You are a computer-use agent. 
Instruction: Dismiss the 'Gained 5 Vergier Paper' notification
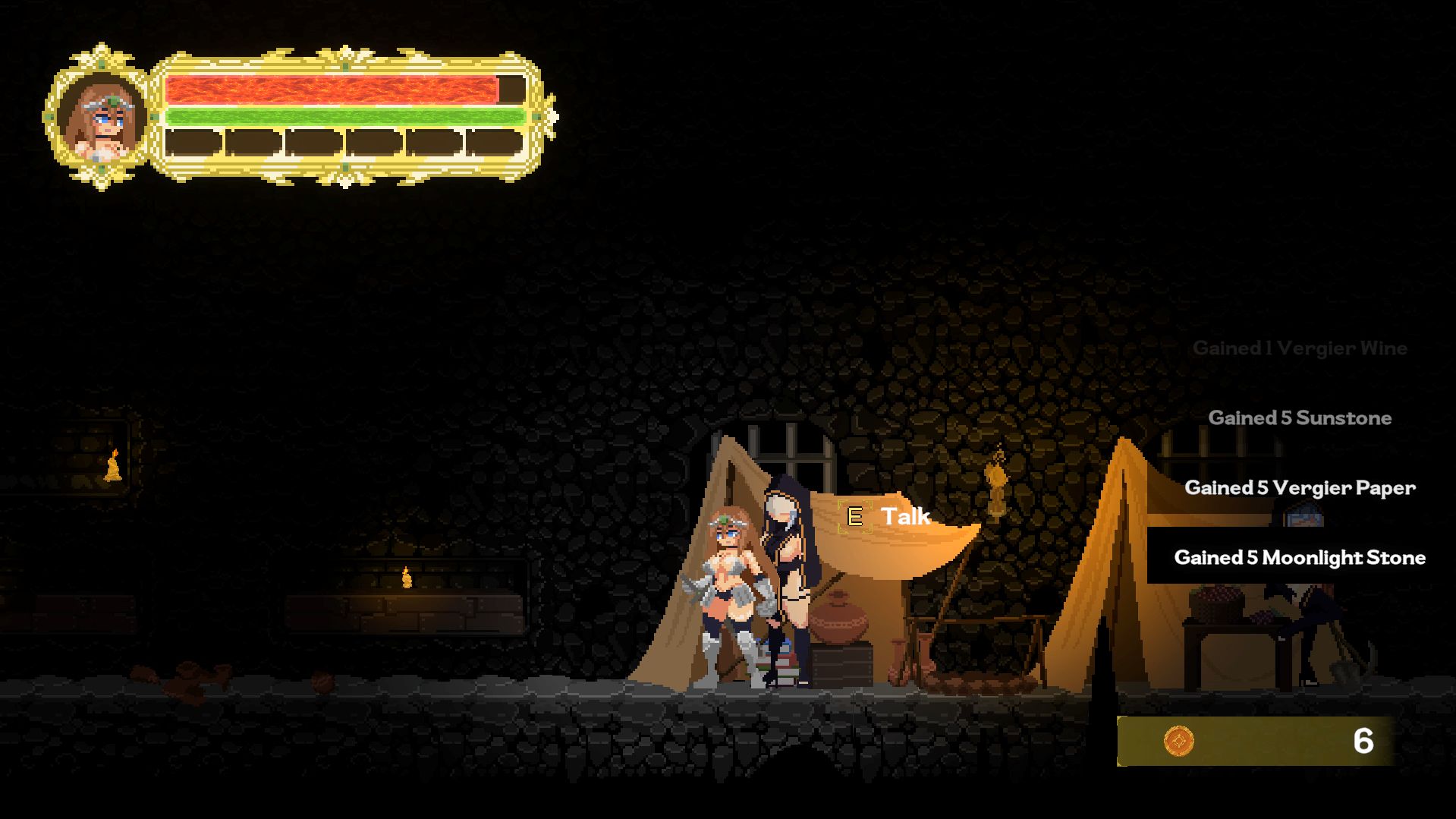1300,488
